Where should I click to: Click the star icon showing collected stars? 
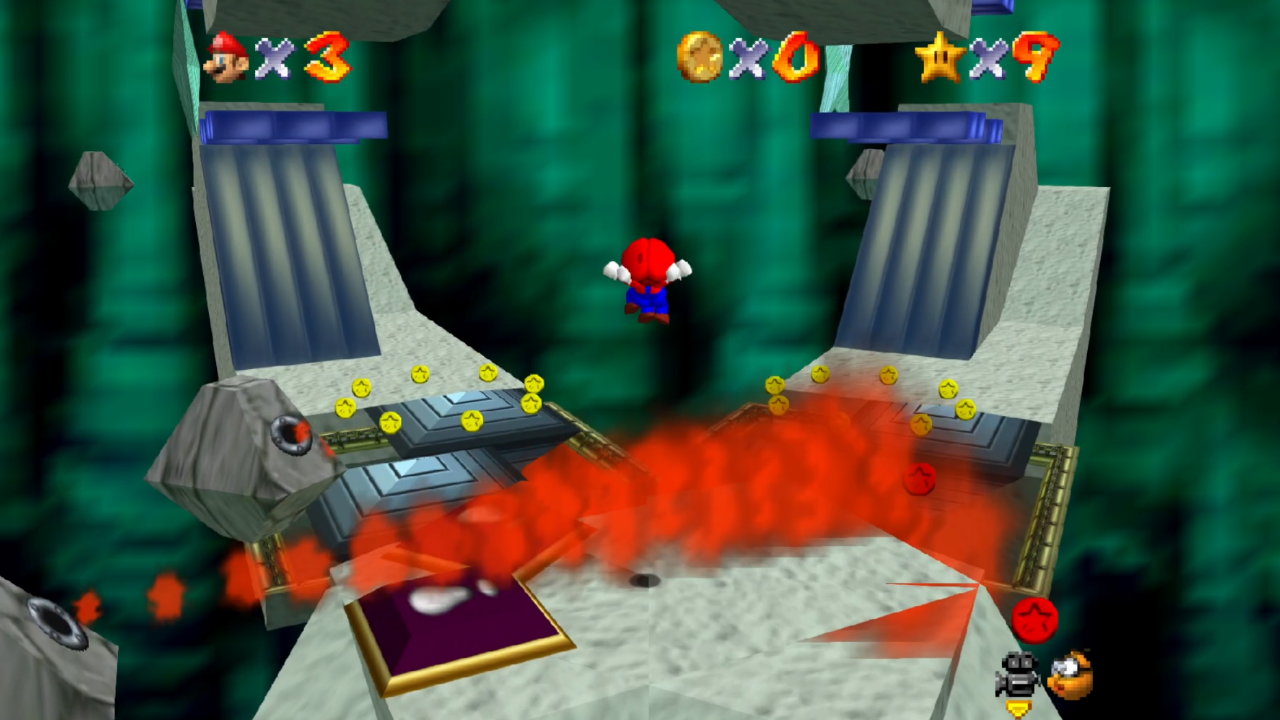938,57
